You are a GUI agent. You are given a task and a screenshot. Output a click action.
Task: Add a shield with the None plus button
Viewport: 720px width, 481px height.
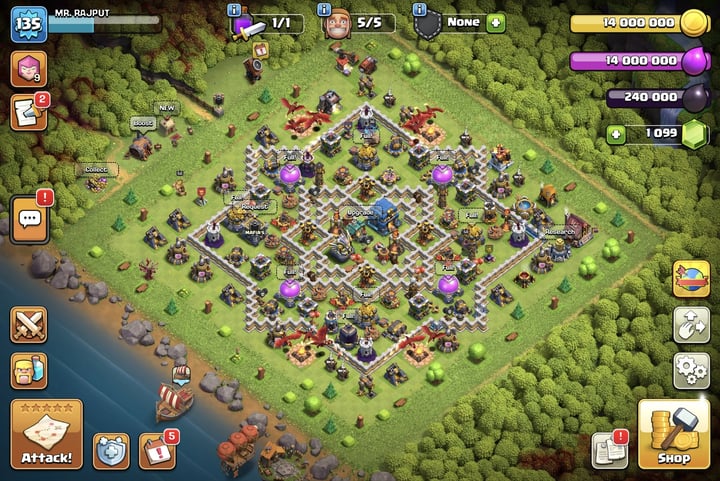click(496, 22)
